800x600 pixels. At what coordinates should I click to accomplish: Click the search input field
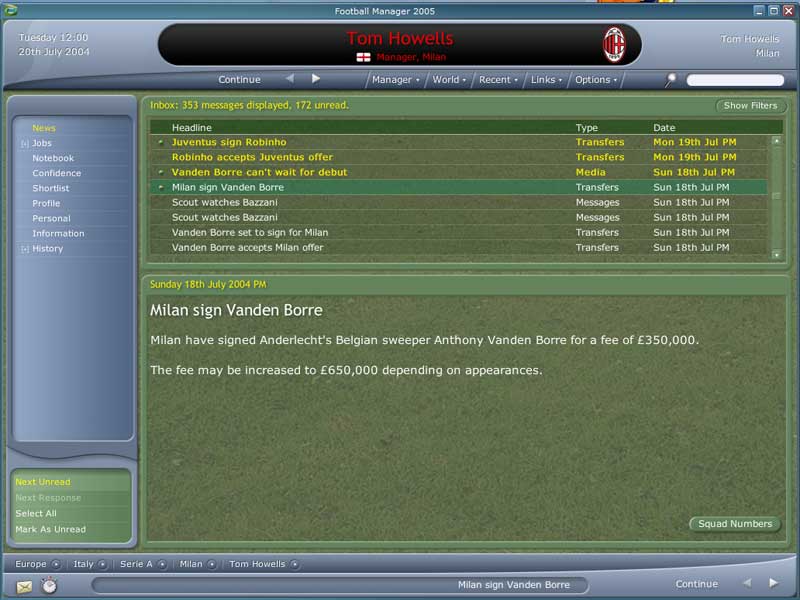pyautogui.click(x=735, y=80)
